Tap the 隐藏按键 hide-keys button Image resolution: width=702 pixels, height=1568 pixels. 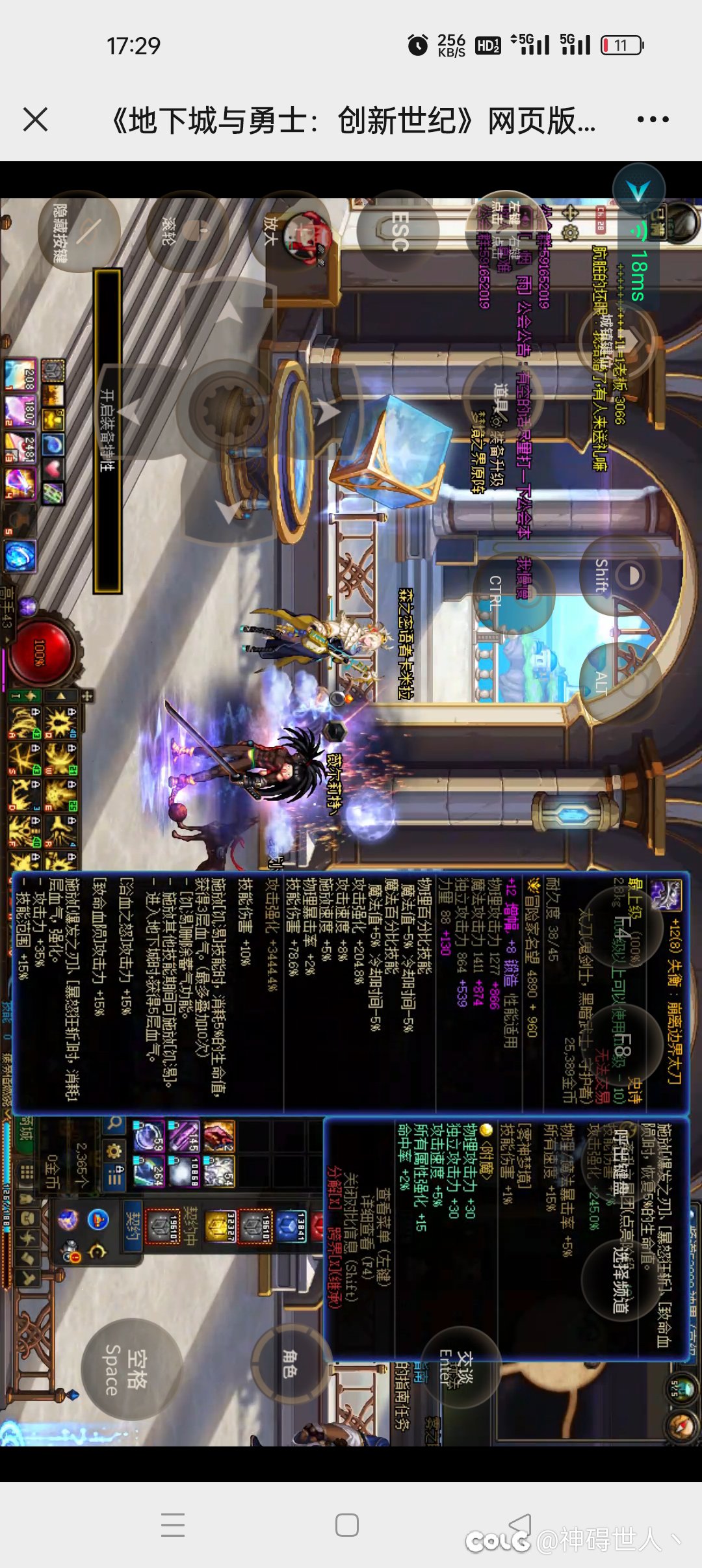point(78,232)
